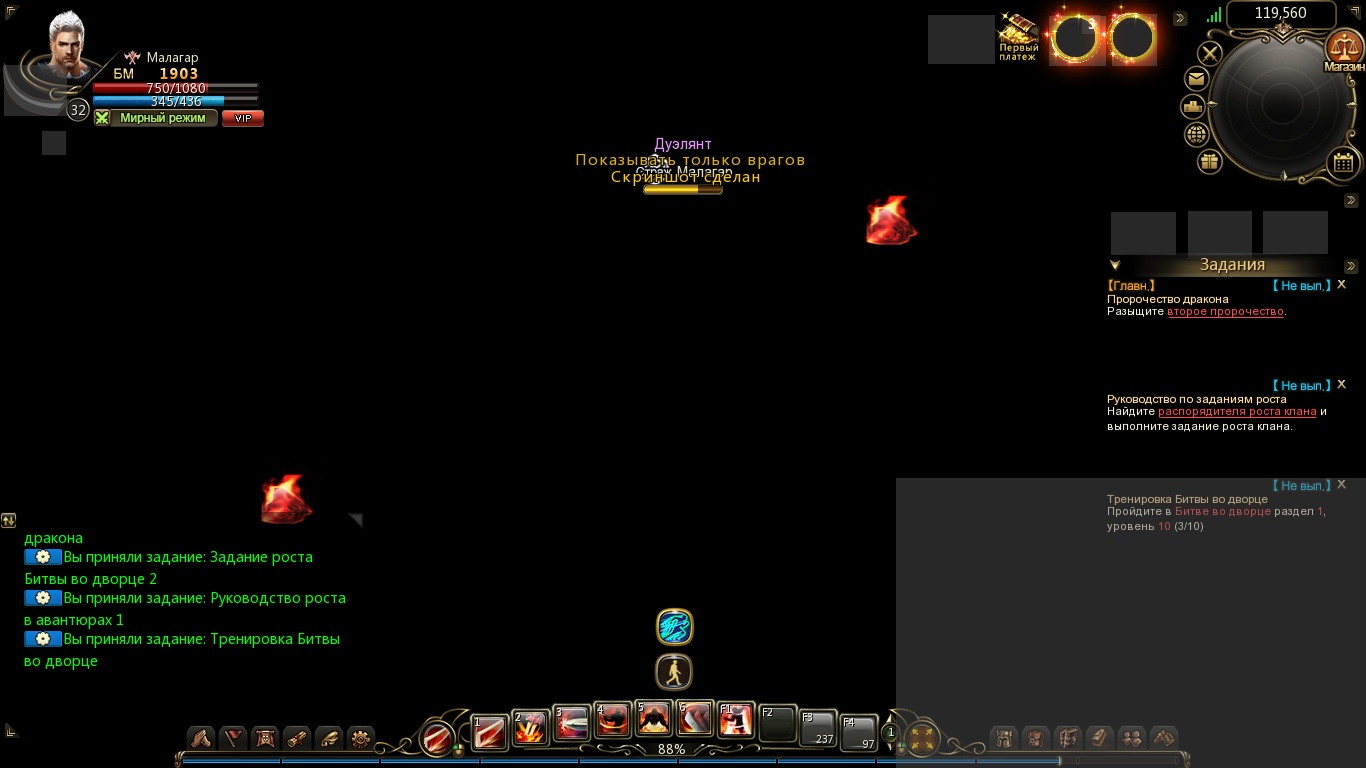Follow the распорядителя роста клана link
This screenshot has height=768, width=1366.
pos(1237,412)
